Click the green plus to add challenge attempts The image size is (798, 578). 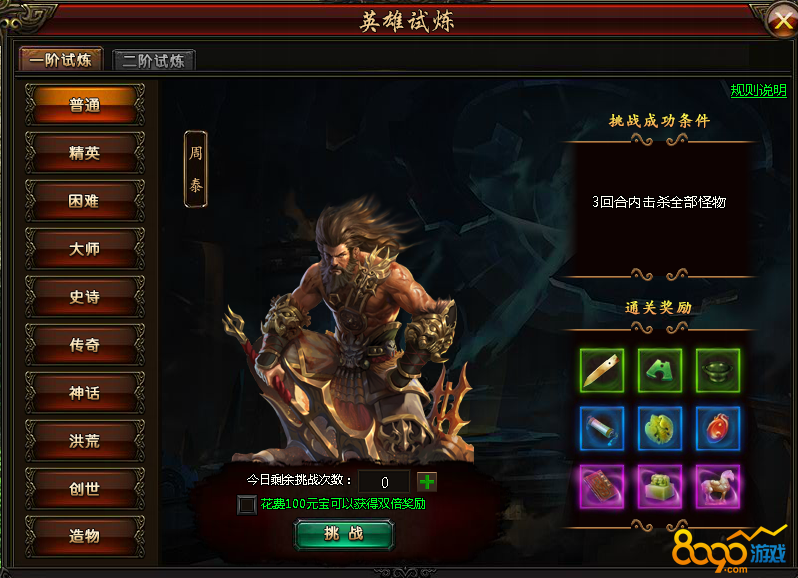coord(427,481)
